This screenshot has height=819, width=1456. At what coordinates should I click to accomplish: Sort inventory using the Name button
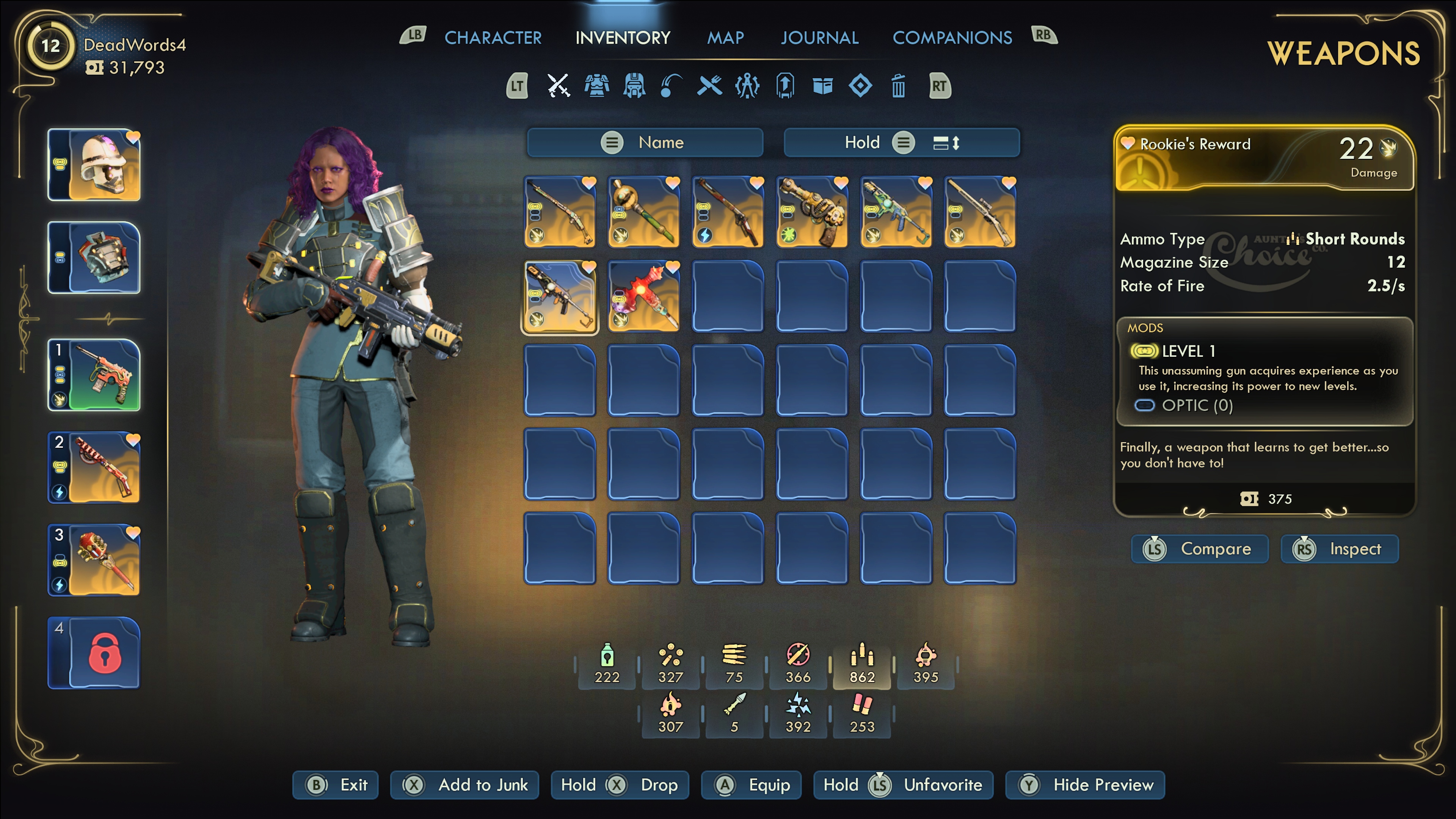pyautogui.click(x=645, y=143)
